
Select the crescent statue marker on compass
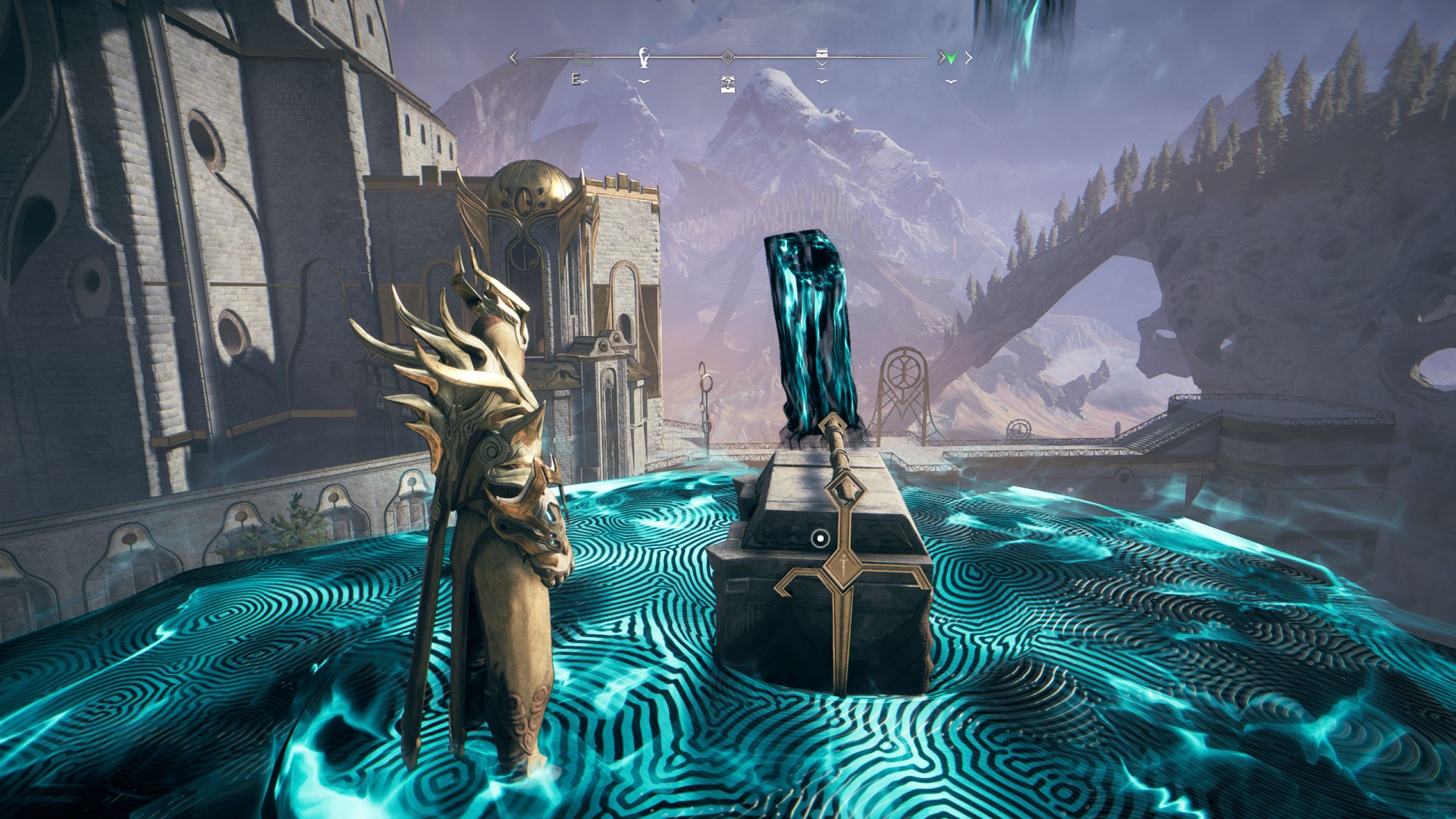click(644, 57)
